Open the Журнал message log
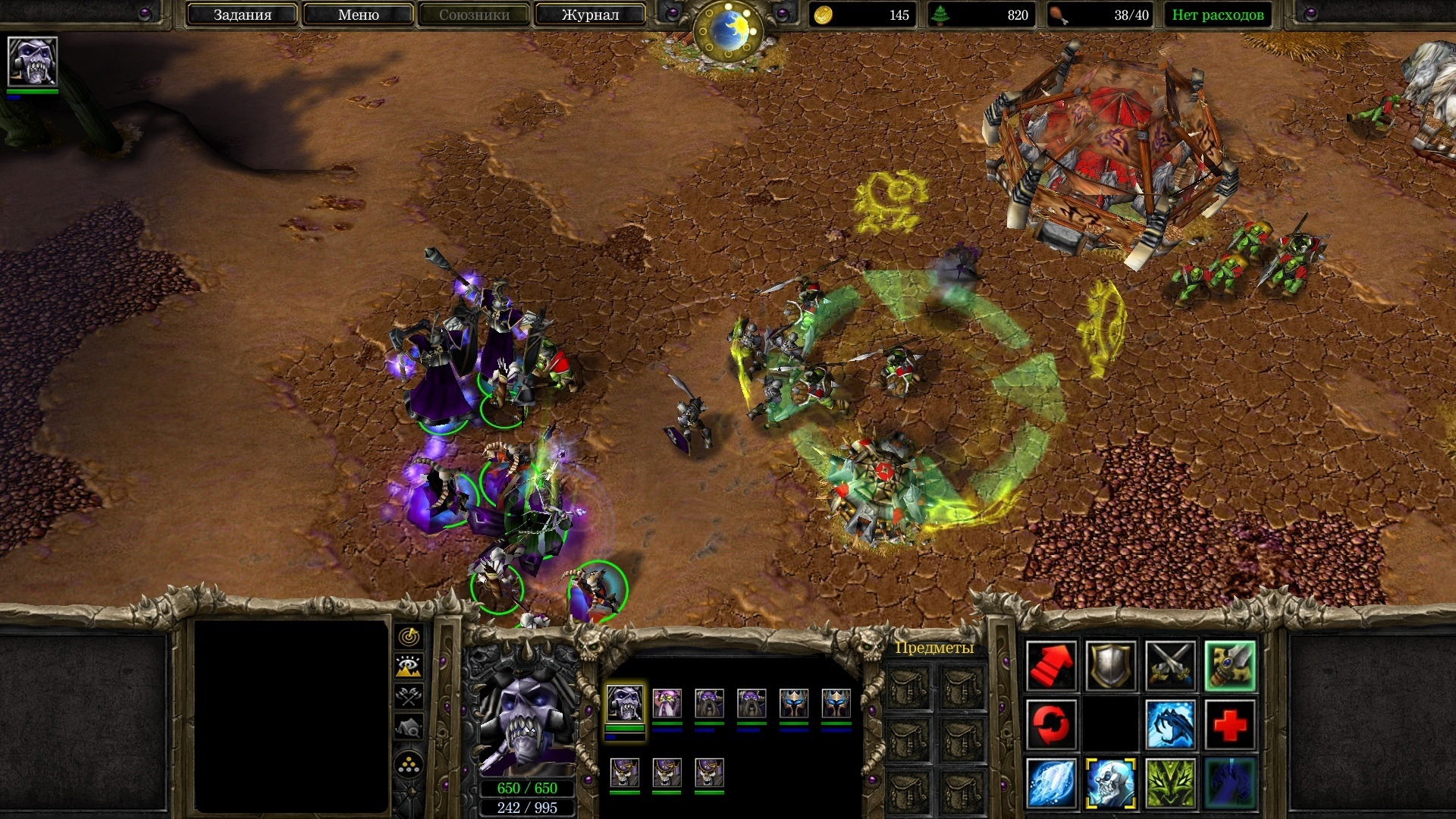 click(590, 14)
